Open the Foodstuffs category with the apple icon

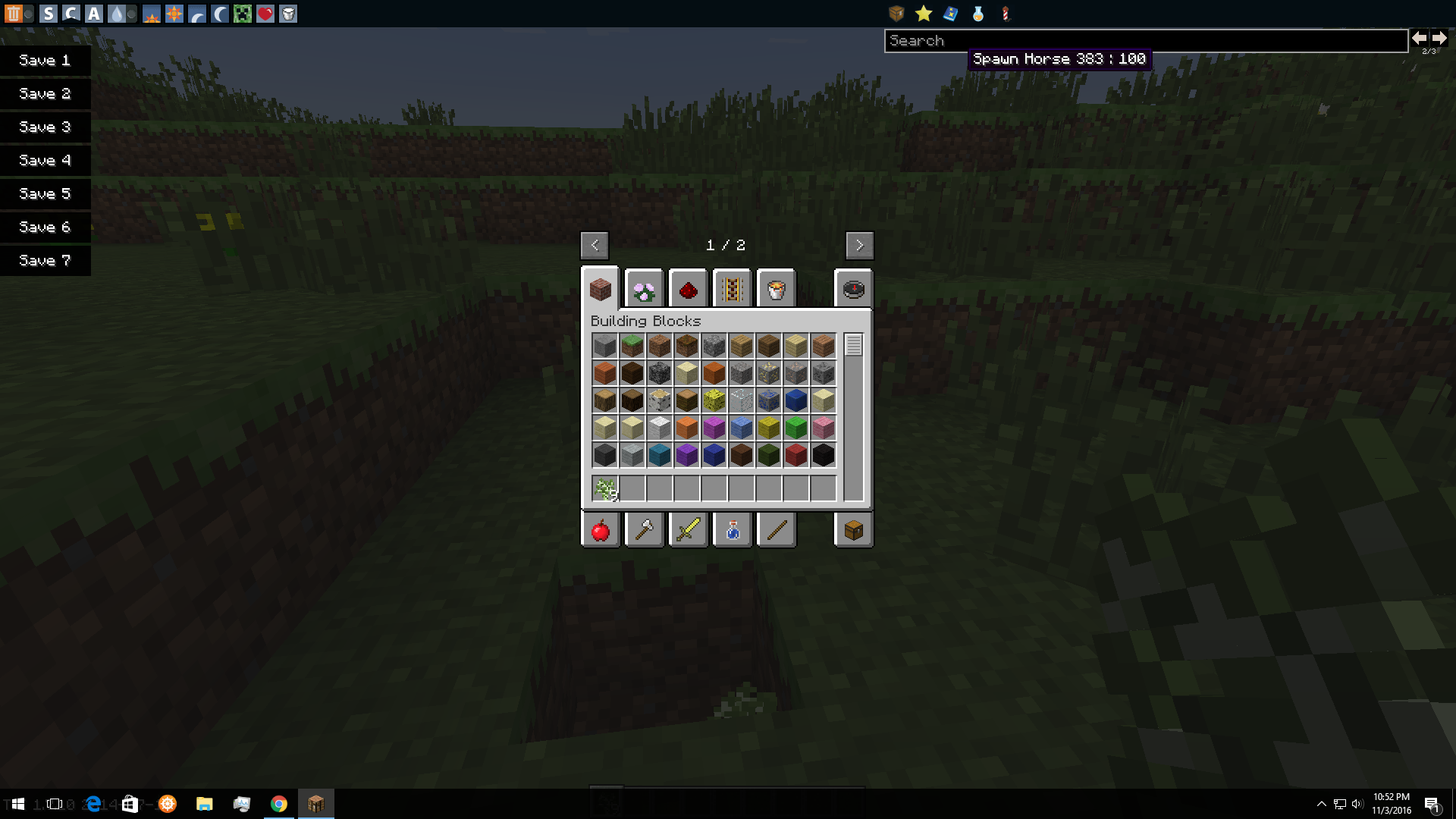600,529
